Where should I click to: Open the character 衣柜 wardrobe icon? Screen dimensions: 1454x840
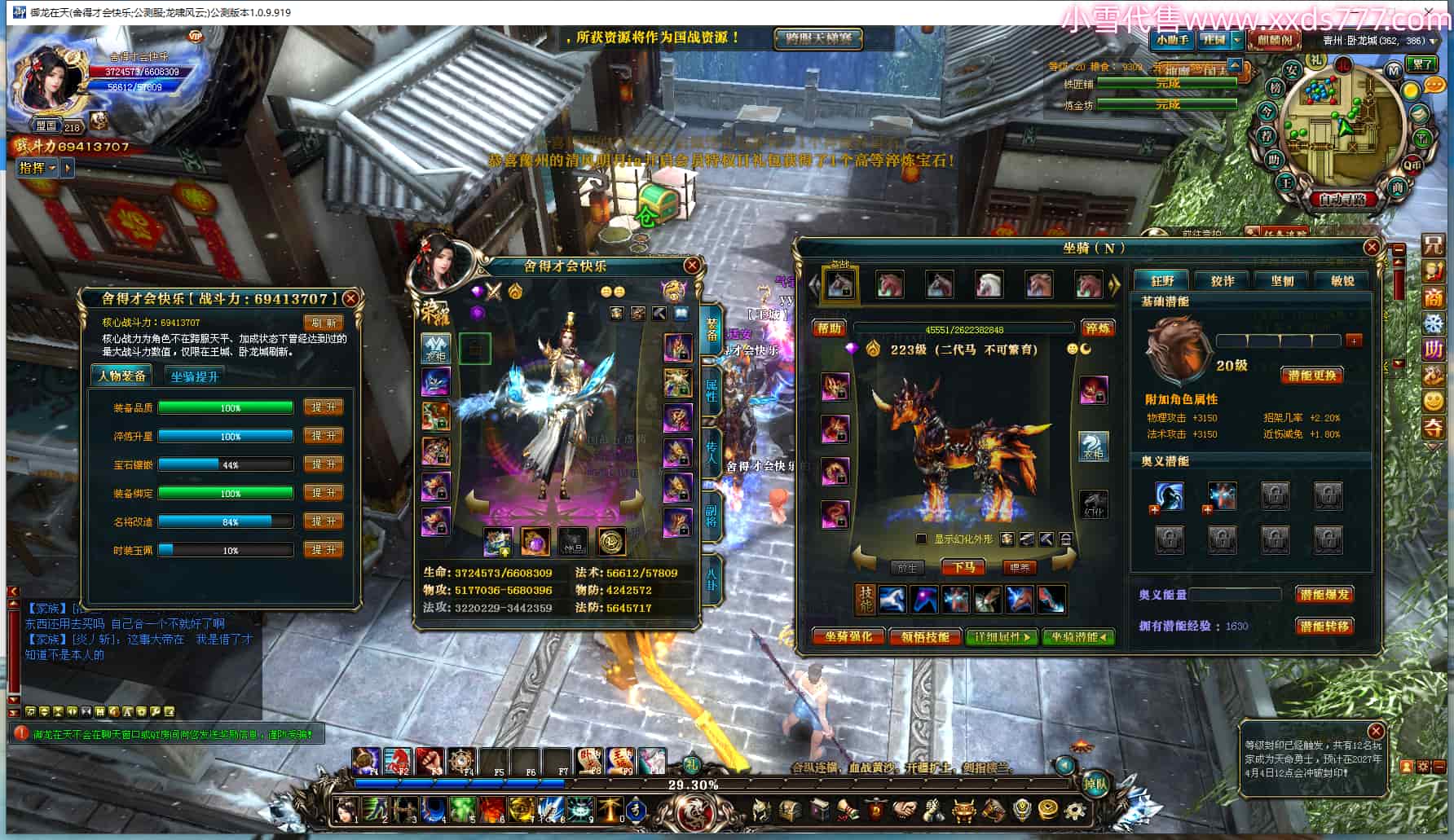(x=435, y=349)
